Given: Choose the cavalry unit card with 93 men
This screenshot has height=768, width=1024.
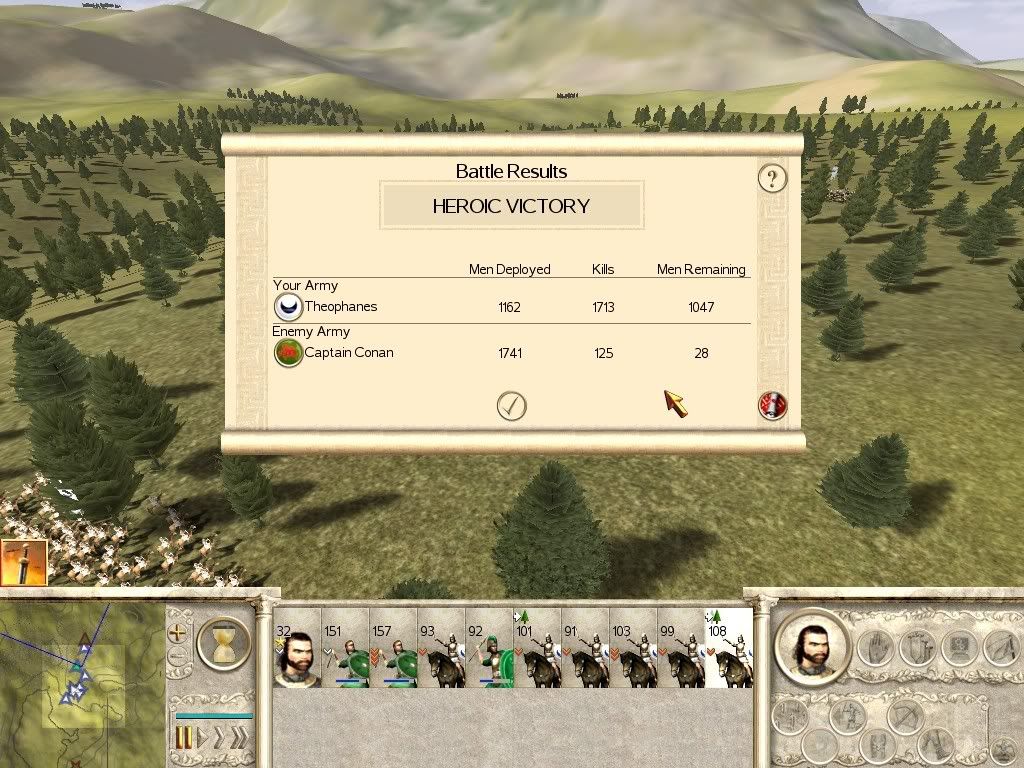Looking at the screenshot, I should [441, 650].
